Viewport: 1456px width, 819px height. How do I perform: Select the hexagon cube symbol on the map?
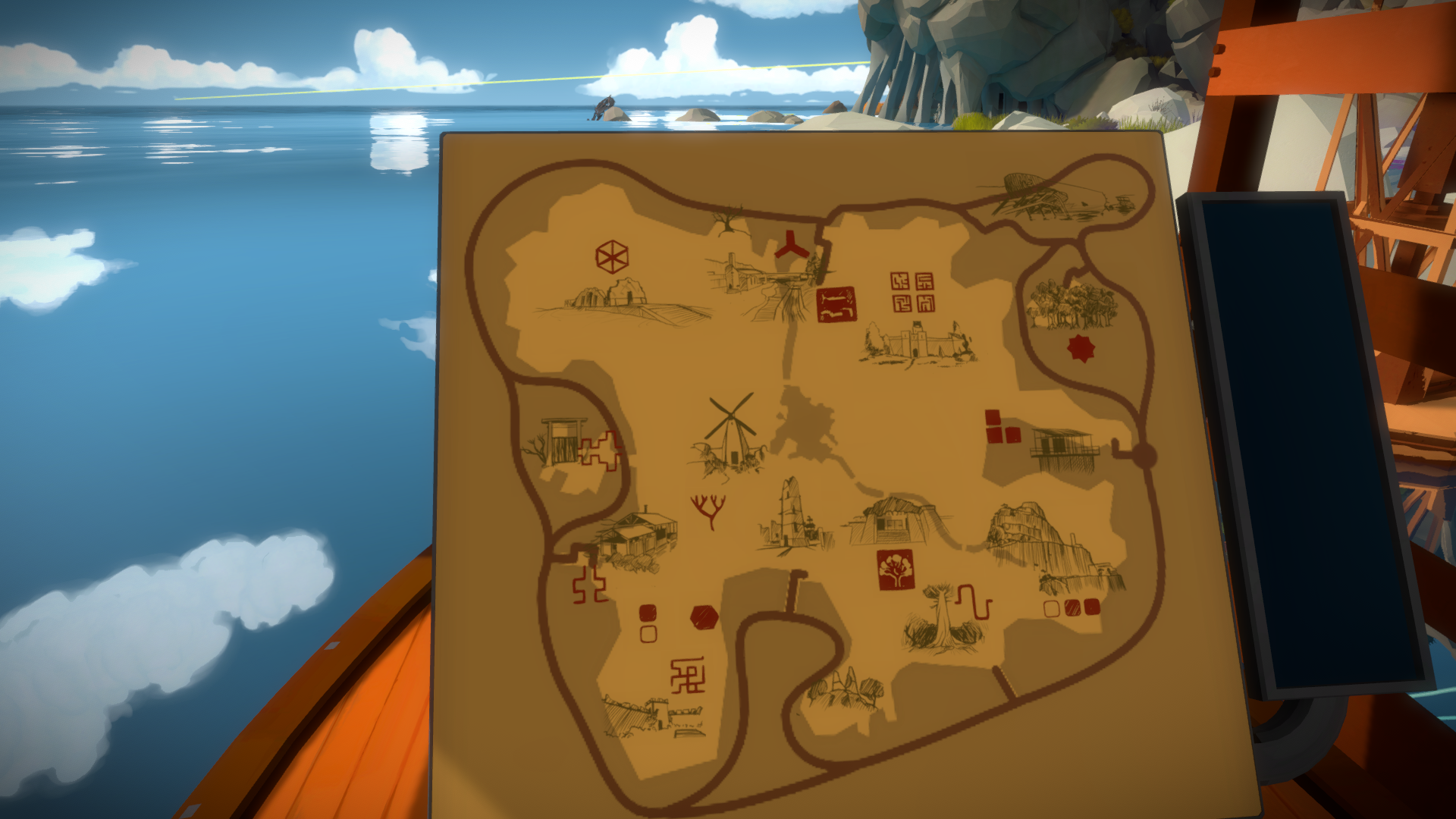pos(611,257)
